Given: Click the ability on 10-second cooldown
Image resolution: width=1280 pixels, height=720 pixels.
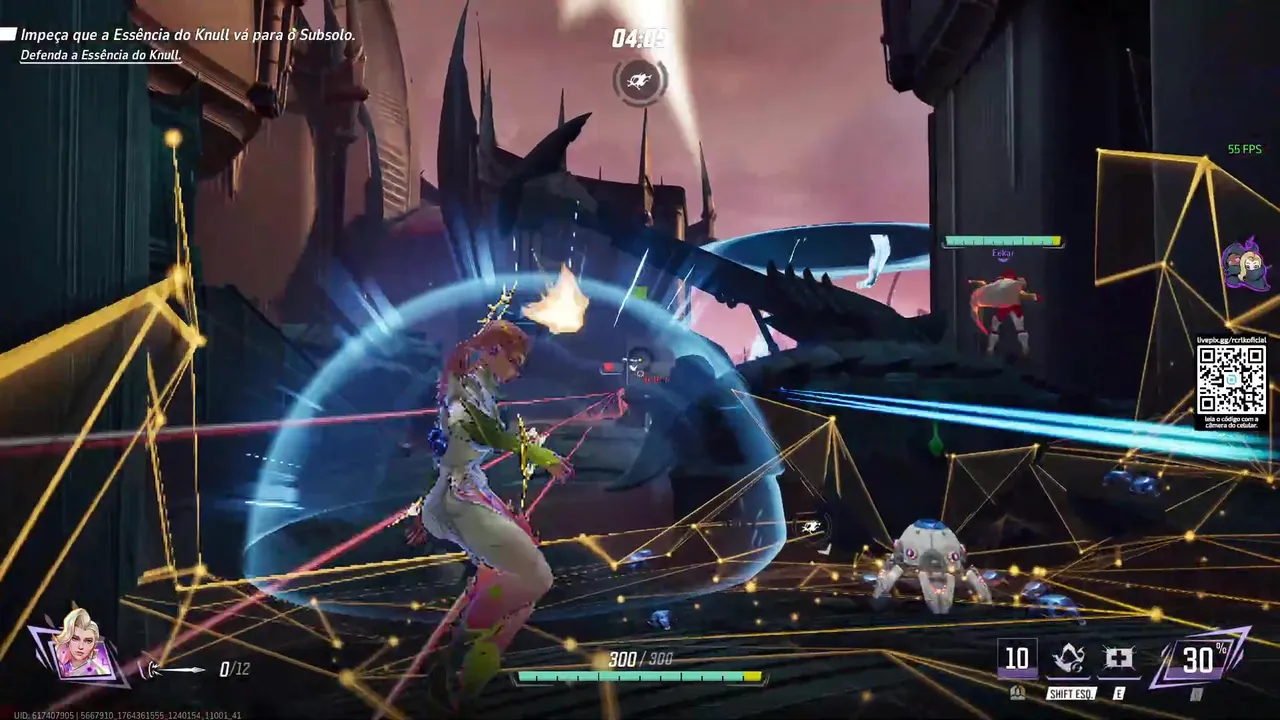Looking at the screenshot, I should (x=1016, y=659).
